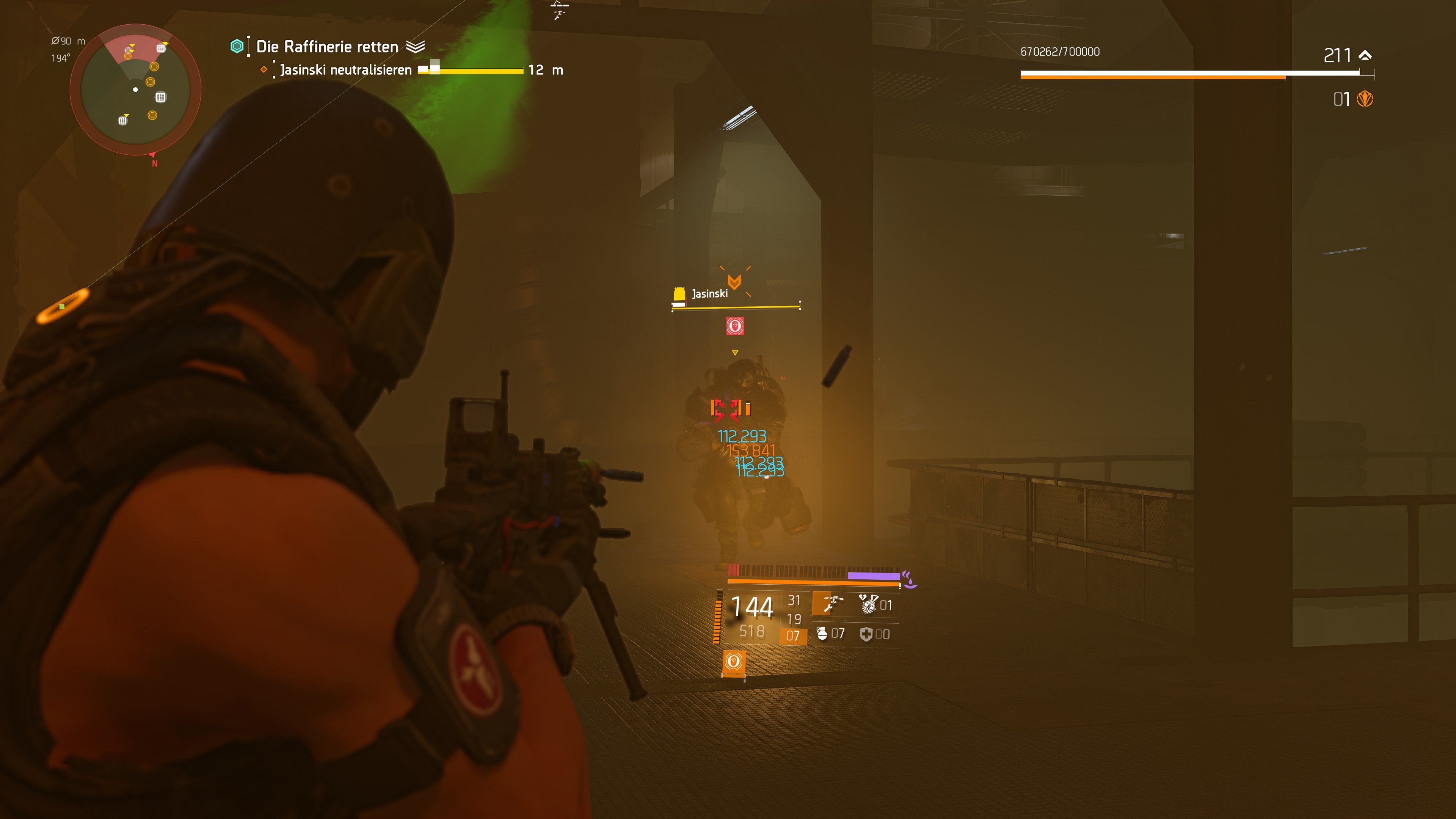Click the yellow backpack icon beside Jasinski's name
The height and width of the screenshot is (819, 1456).
679,295
